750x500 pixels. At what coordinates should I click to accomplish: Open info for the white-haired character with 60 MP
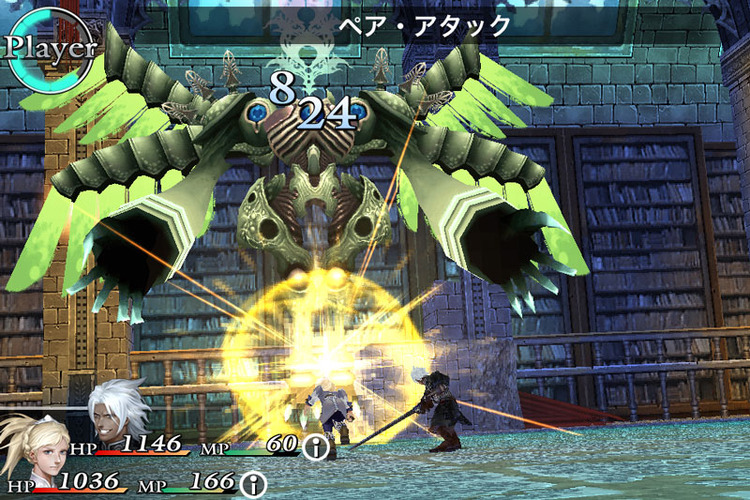pos(316,447)
